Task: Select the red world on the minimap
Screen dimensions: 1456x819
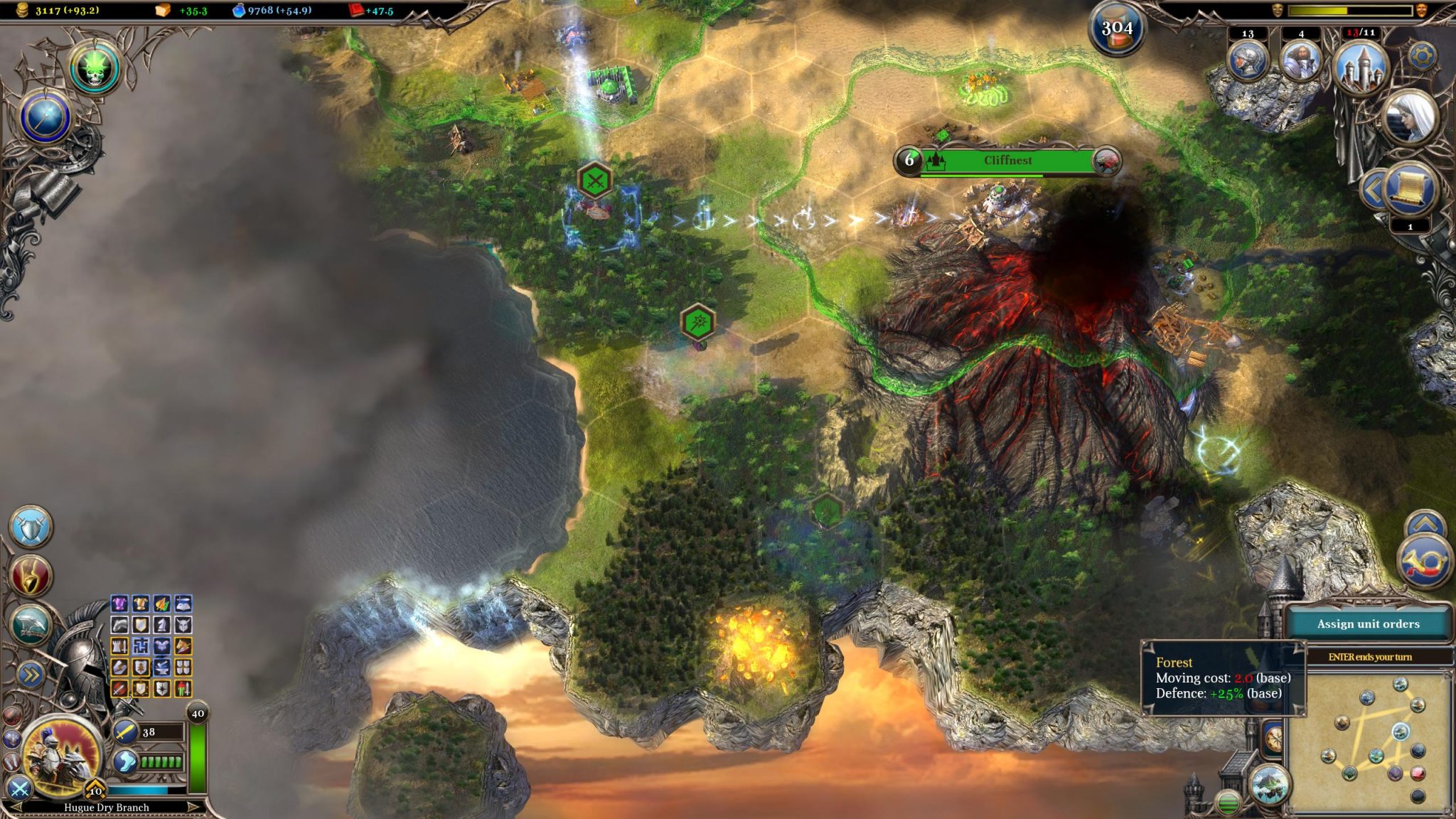Action: click(x=1418, y=773)
